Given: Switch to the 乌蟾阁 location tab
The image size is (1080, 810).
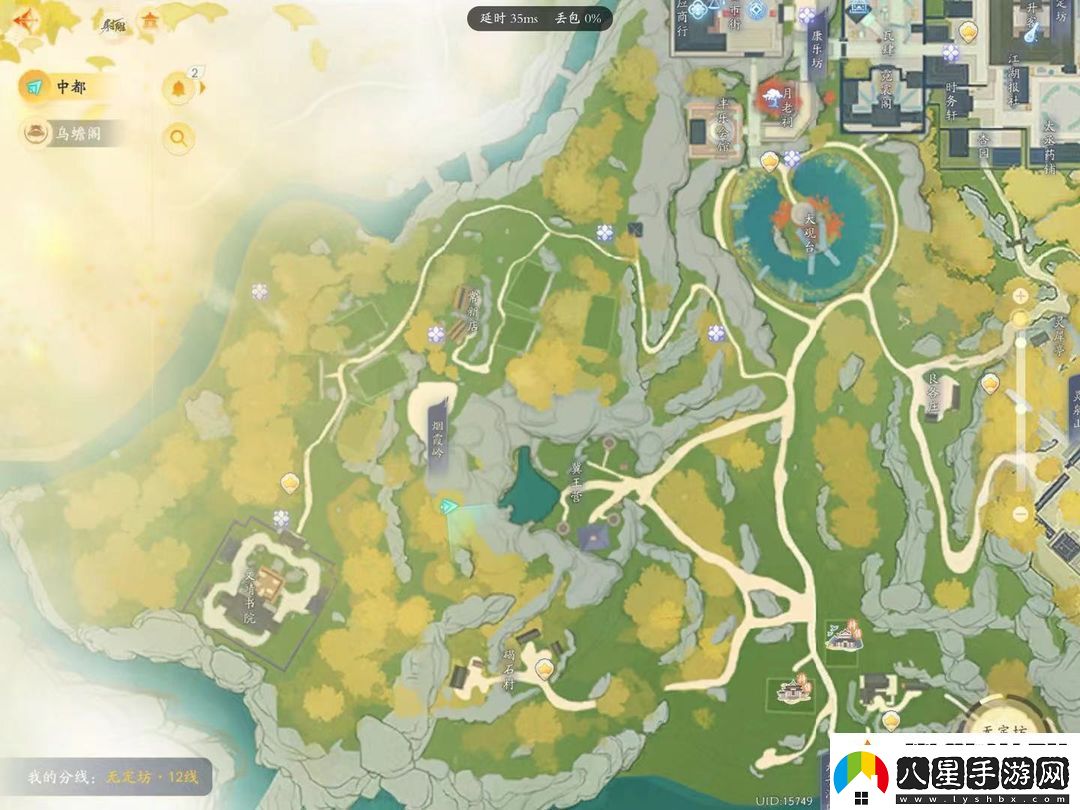Looking at the screenshot, I should [75, 133].
